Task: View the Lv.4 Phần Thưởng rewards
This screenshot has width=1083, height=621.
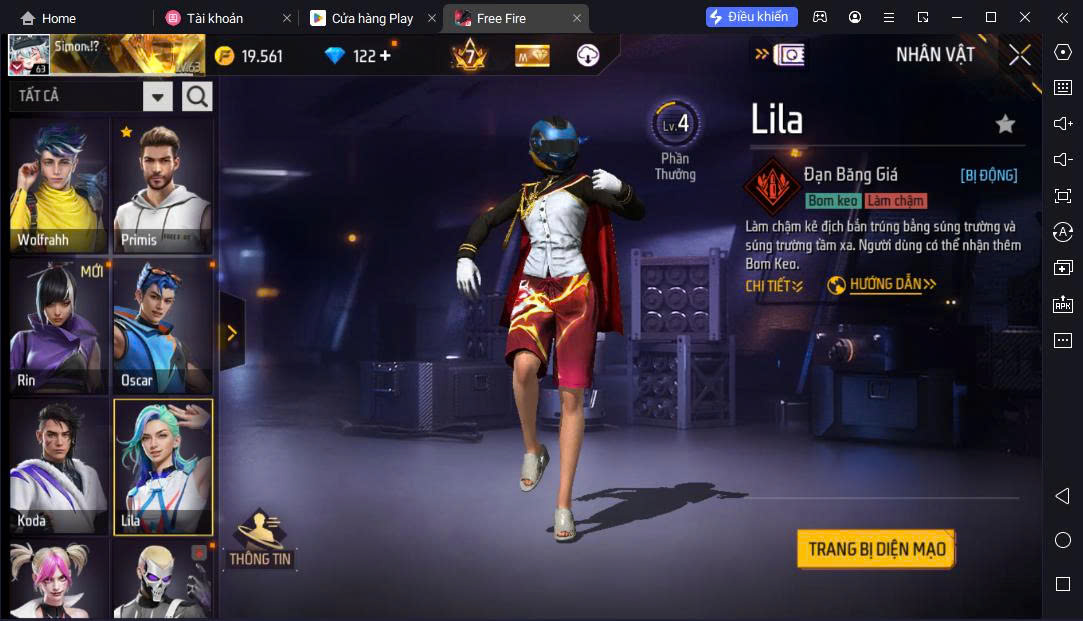Action: click(675, 140)
